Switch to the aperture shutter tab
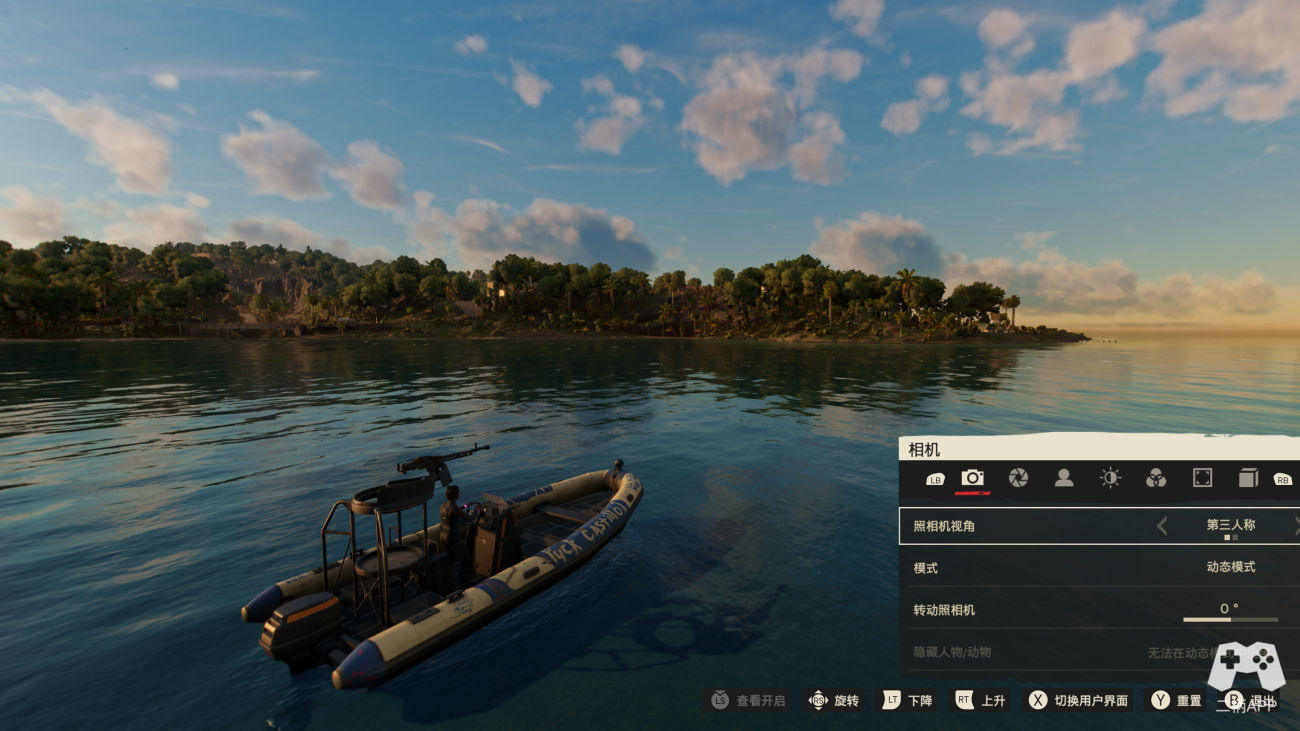This screenshot has width=1300, height=731. point(1018,478)
